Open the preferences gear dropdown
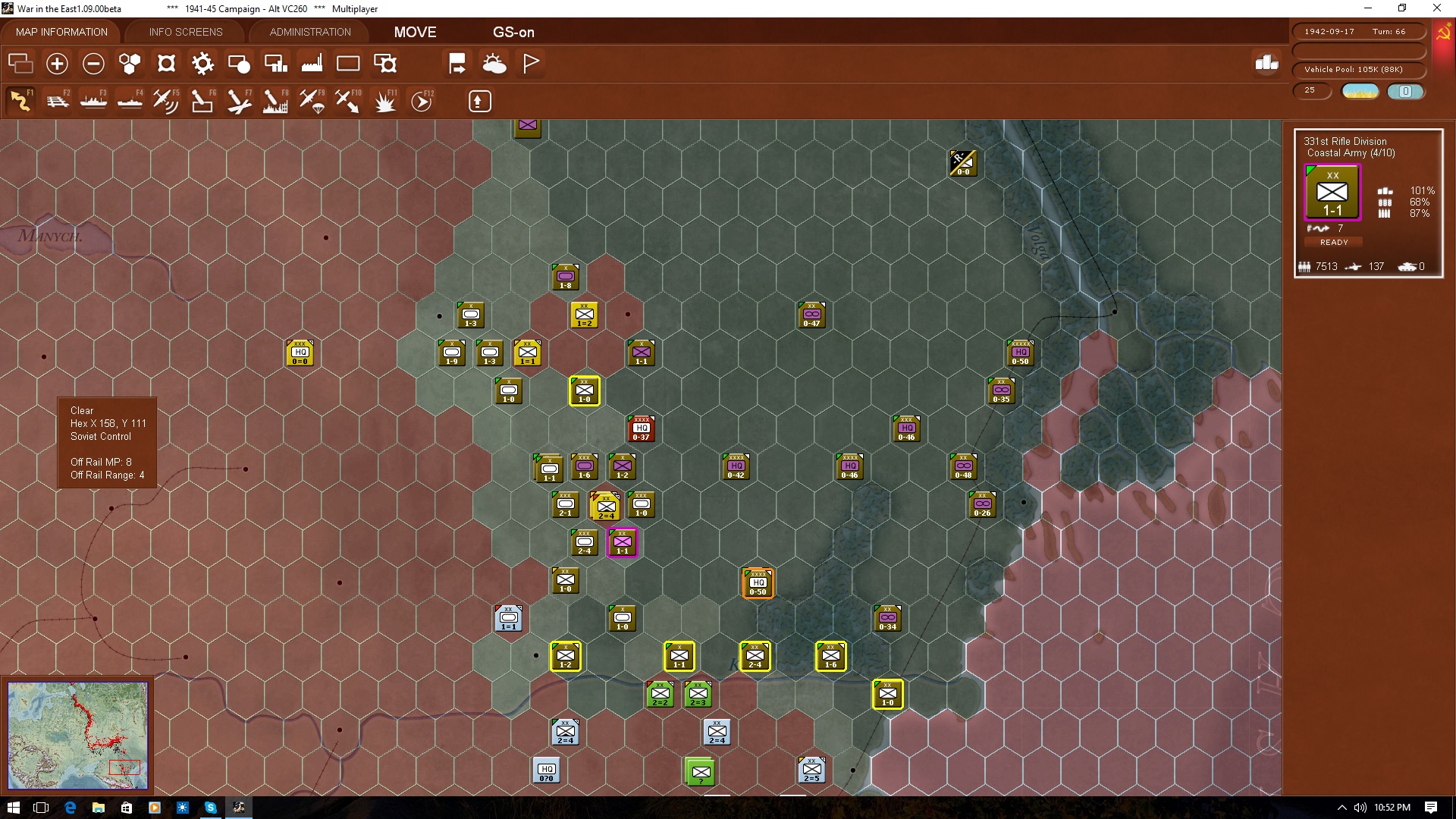Image resolution: width=1456 pixels, height=819 pixels. tap(202, 64)
